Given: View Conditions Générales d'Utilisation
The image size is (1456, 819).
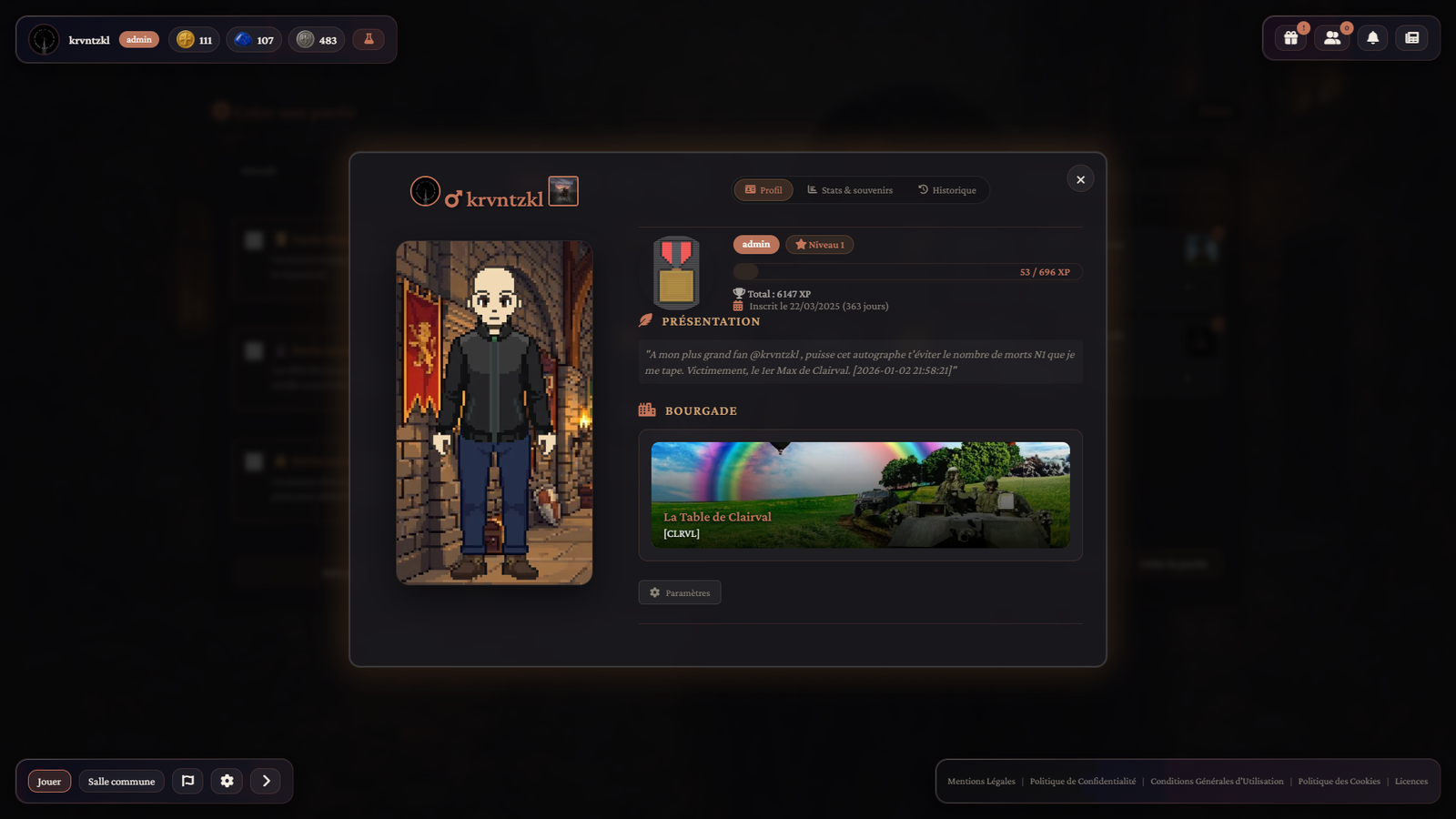Looking at the screenshot, I should (x=1217, y=782).
